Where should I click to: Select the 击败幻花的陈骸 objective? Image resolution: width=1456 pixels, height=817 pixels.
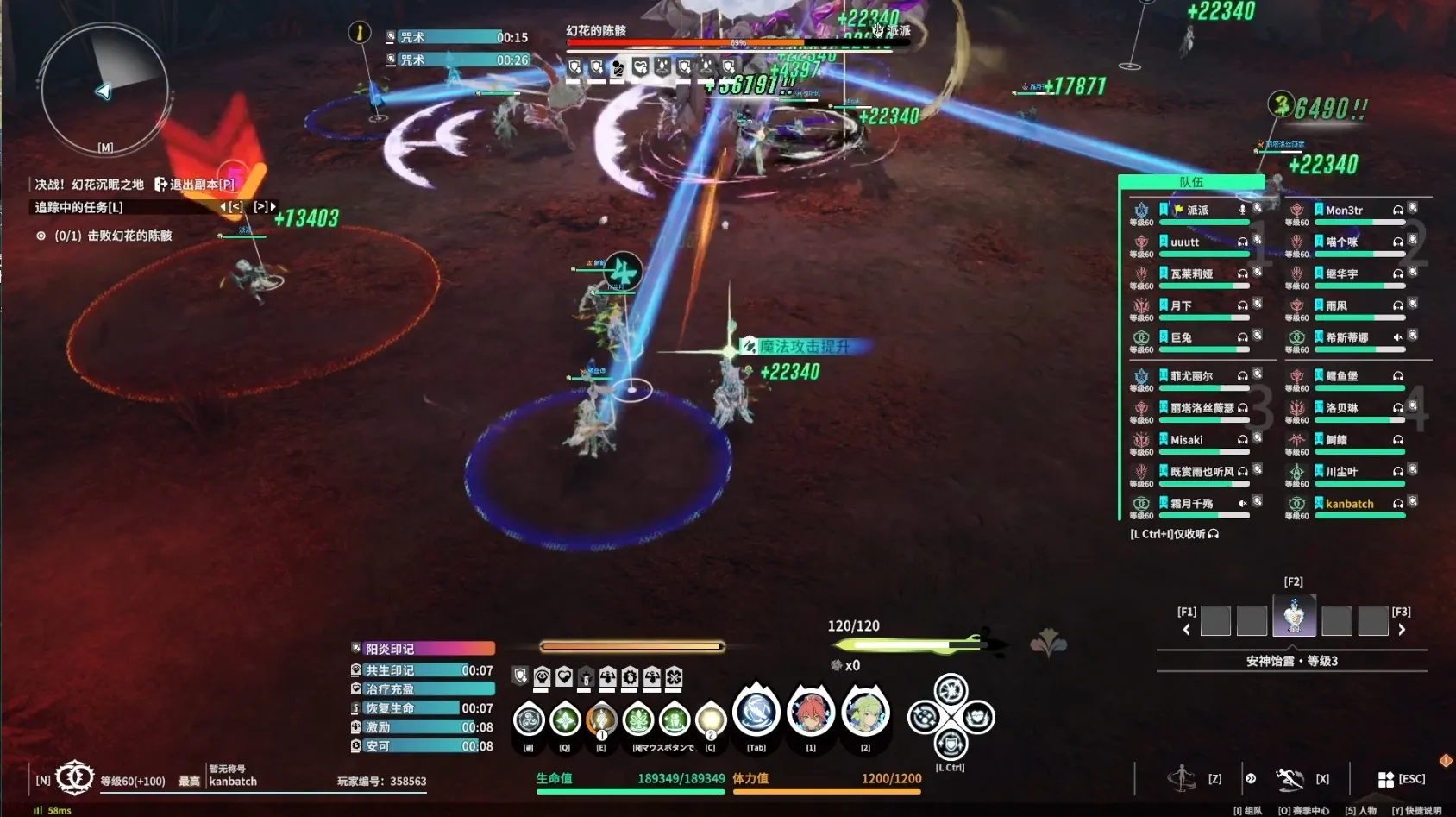point(112,236)
